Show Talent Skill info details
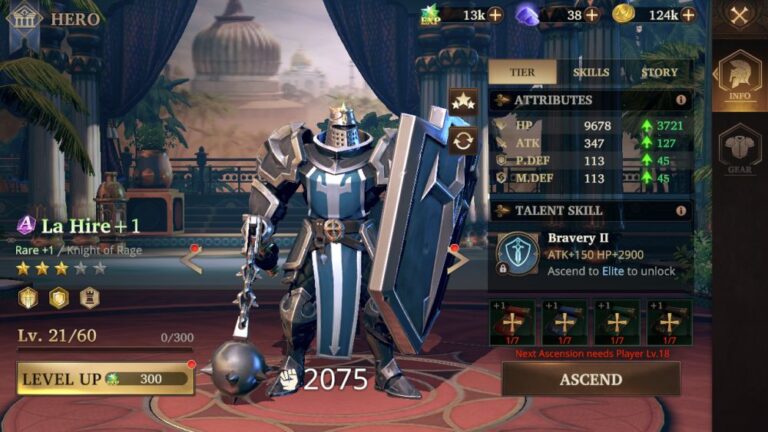 coord(681,211)
